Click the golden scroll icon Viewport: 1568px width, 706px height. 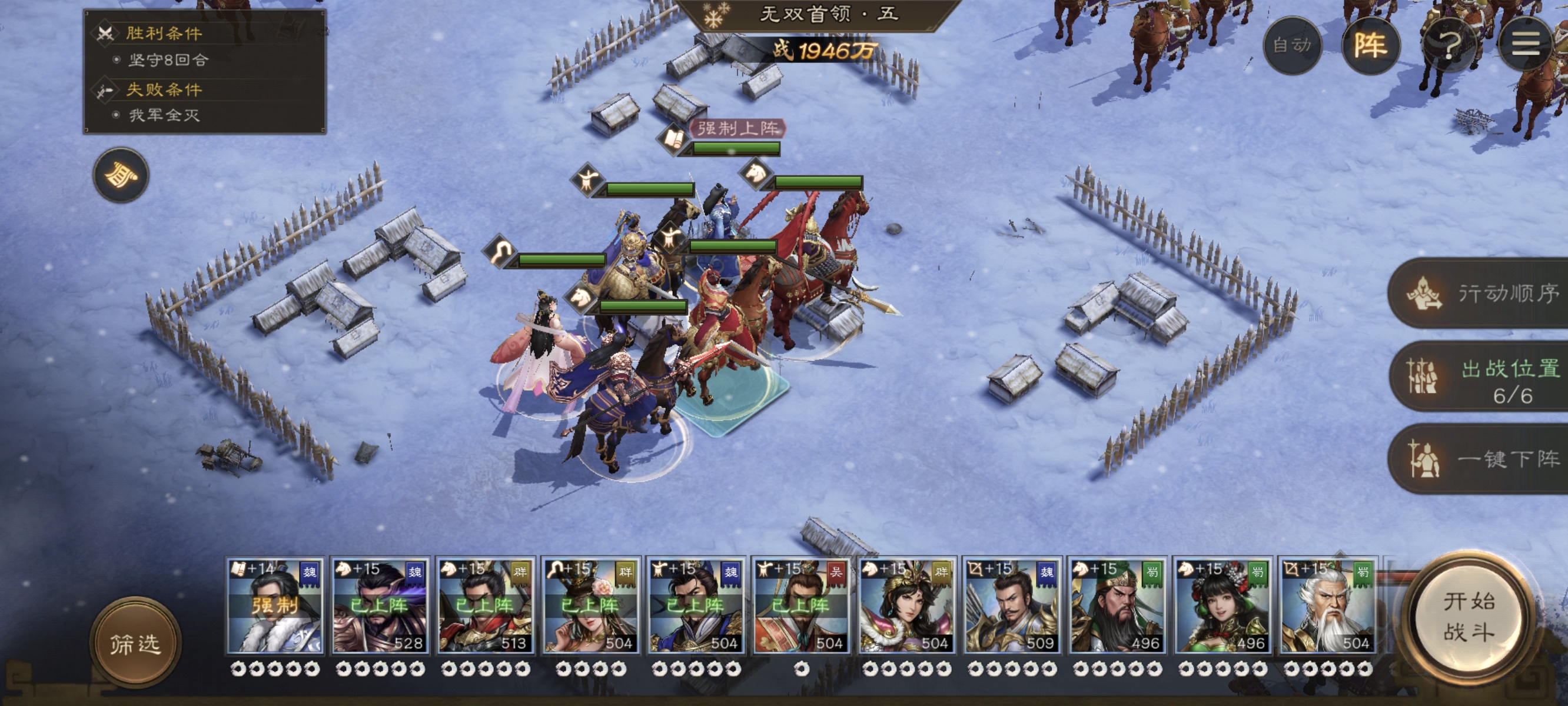coord(121,175)
